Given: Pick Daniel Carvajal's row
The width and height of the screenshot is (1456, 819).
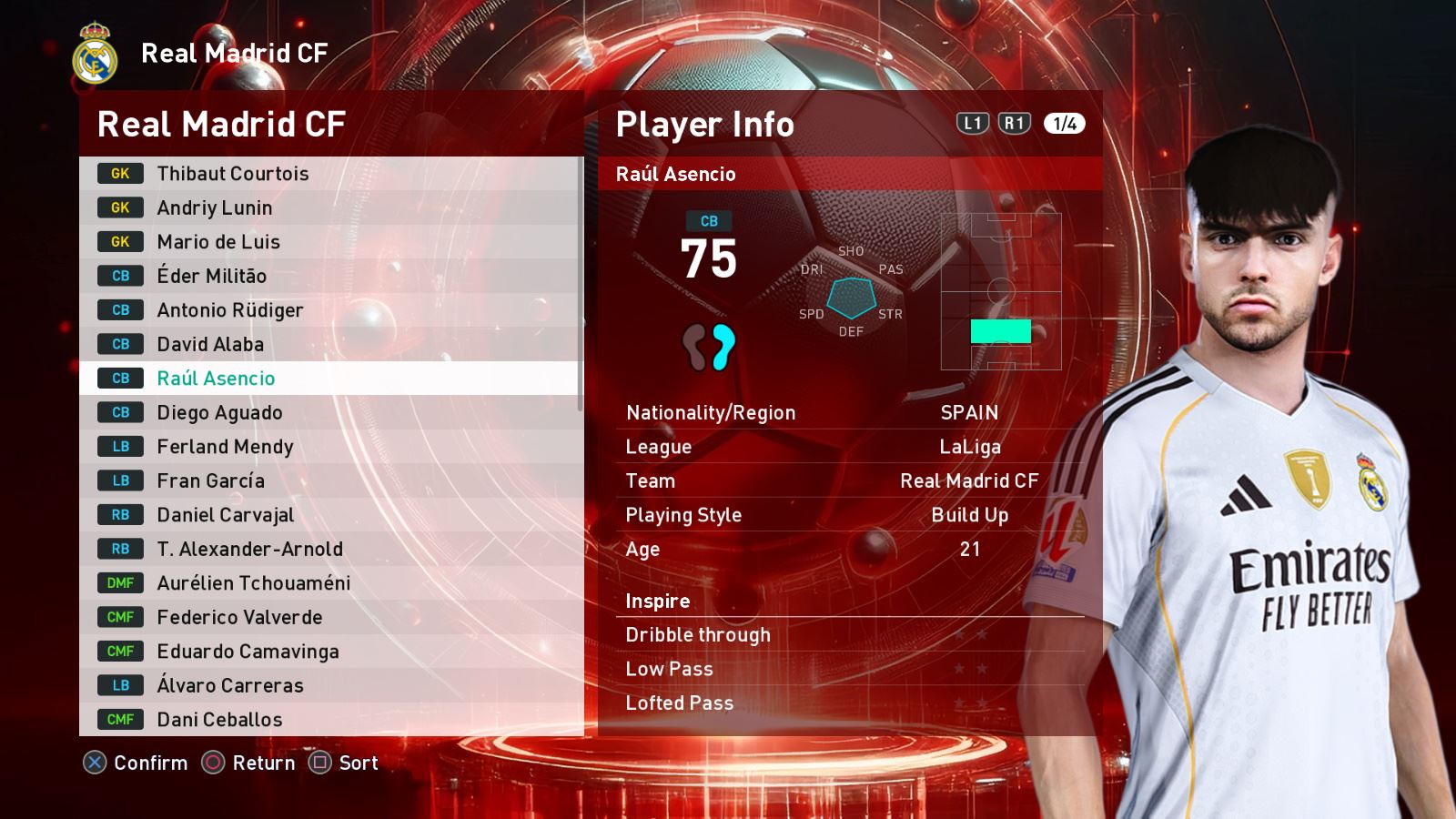Looking at the screenshot, I should point(328,515).
